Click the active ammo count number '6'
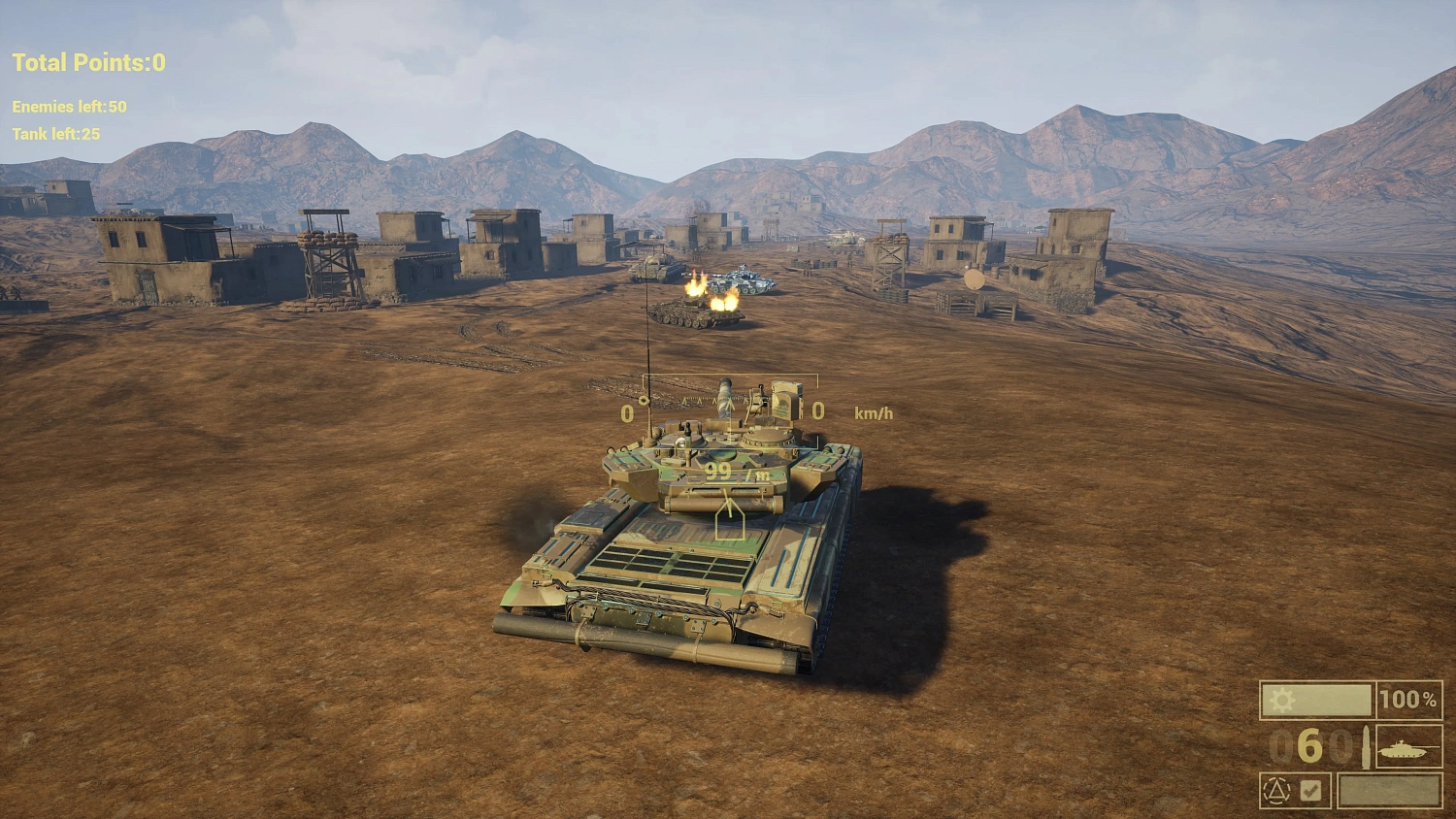 1310,745
